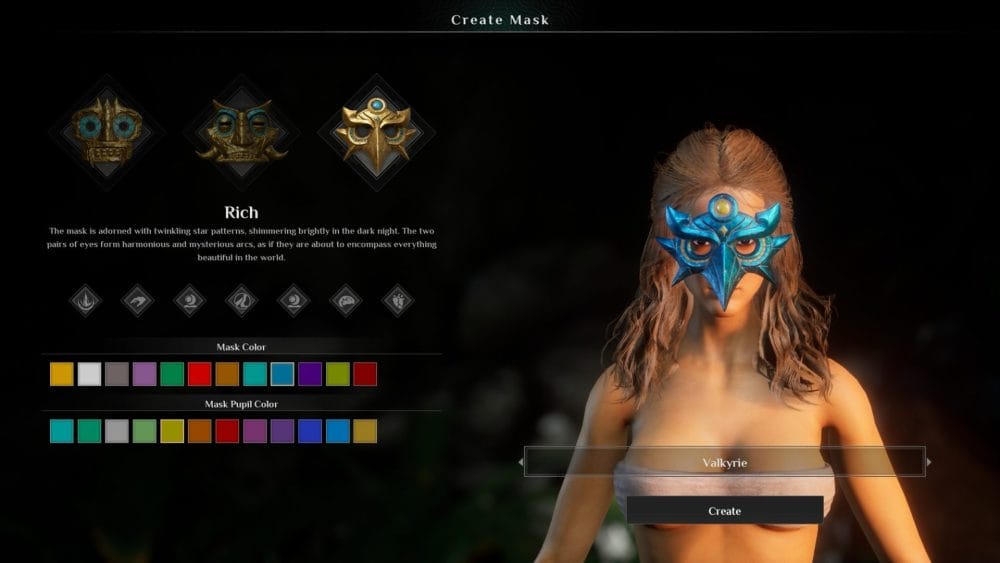Pick the red Mask Pupil Color swatch
Viewport: 1000px width, 563px height.
coord(227,431)
